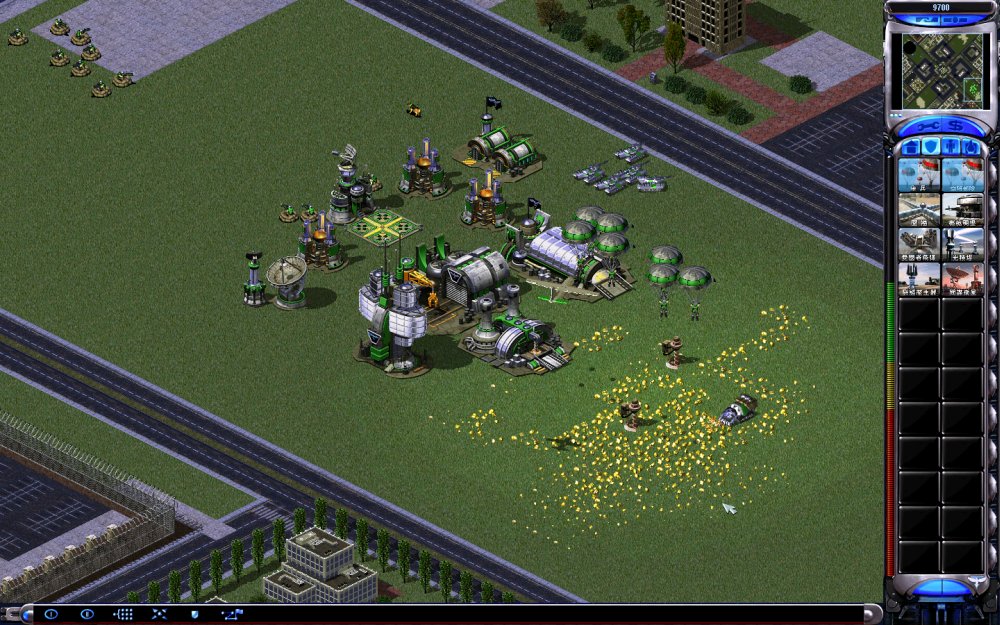Image resolution: width=1000 pixels, height=625 pixels.
Task: Choose the searchlight tower build icon
Action: 962,244
